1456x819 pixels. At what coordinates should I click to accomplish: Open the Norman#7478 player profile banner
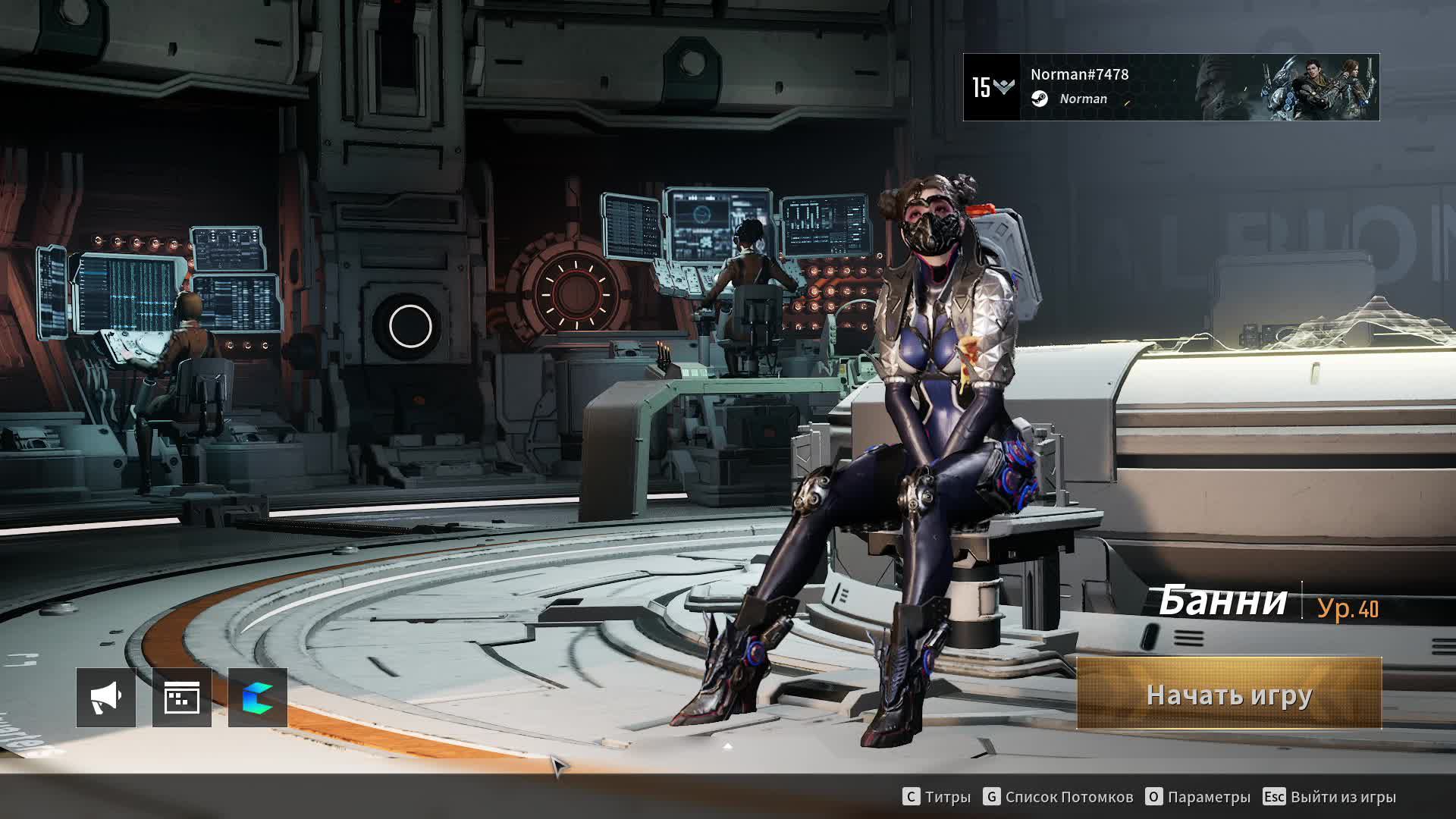(1170, 87)
